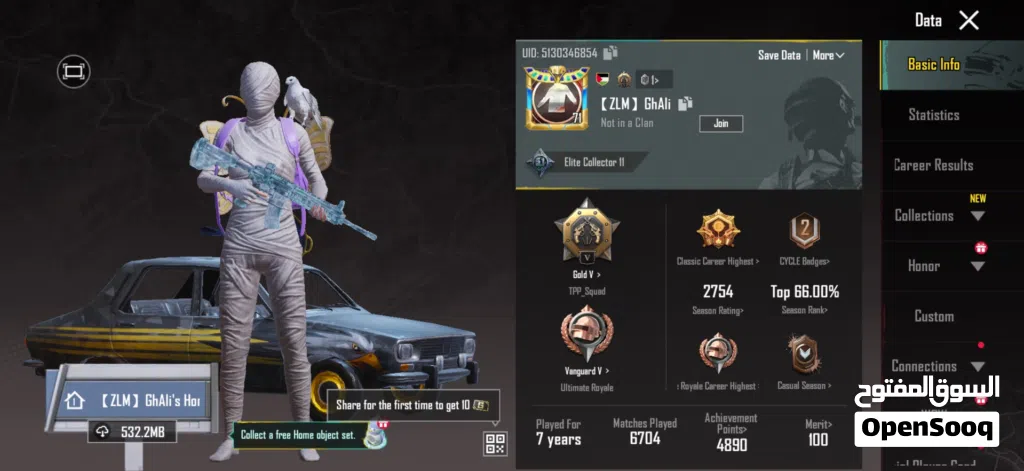Switch to the Basic Info tab

coord(933,64)
